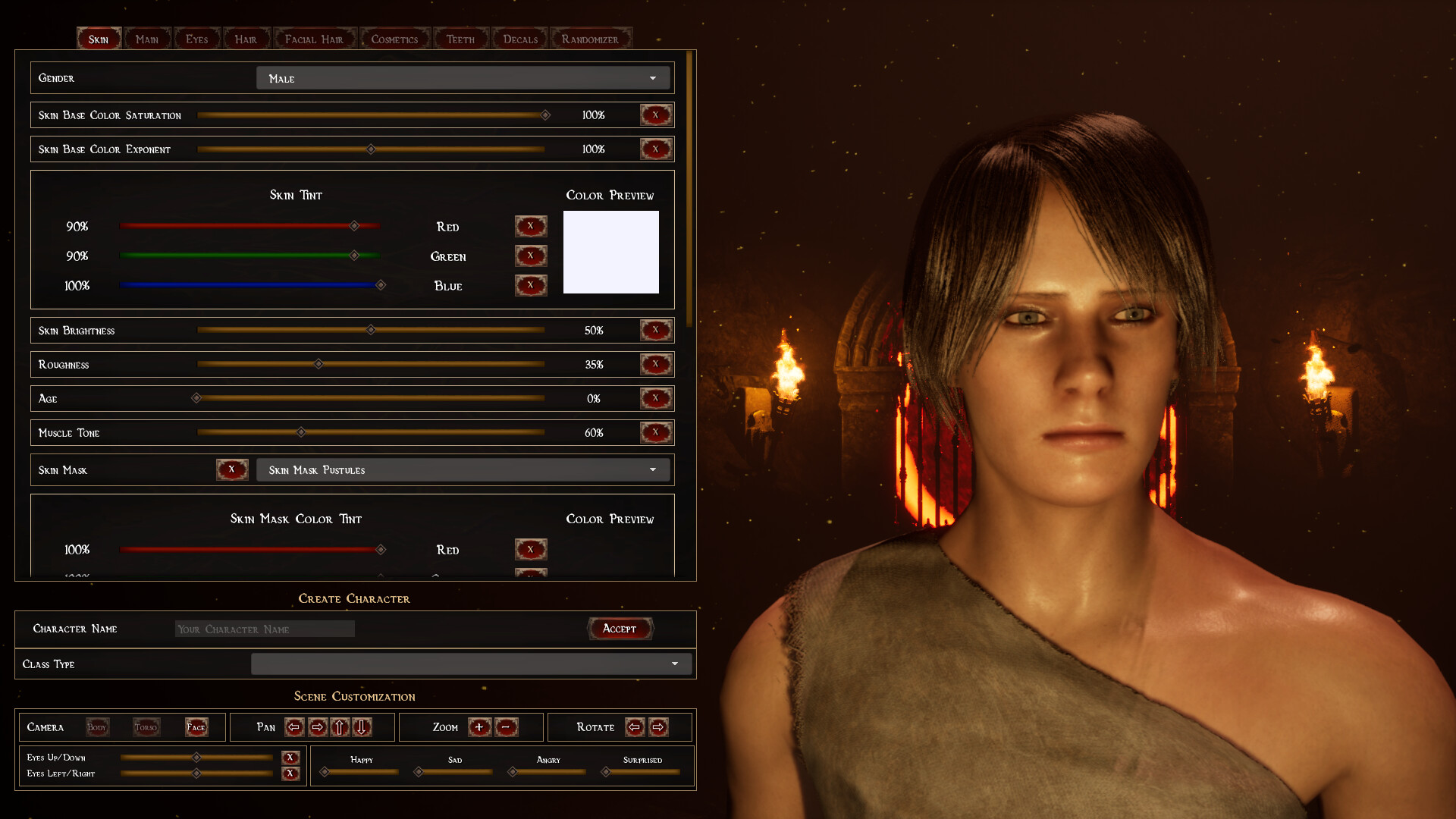Reset the Age slider via its X icon

(655, 398)
